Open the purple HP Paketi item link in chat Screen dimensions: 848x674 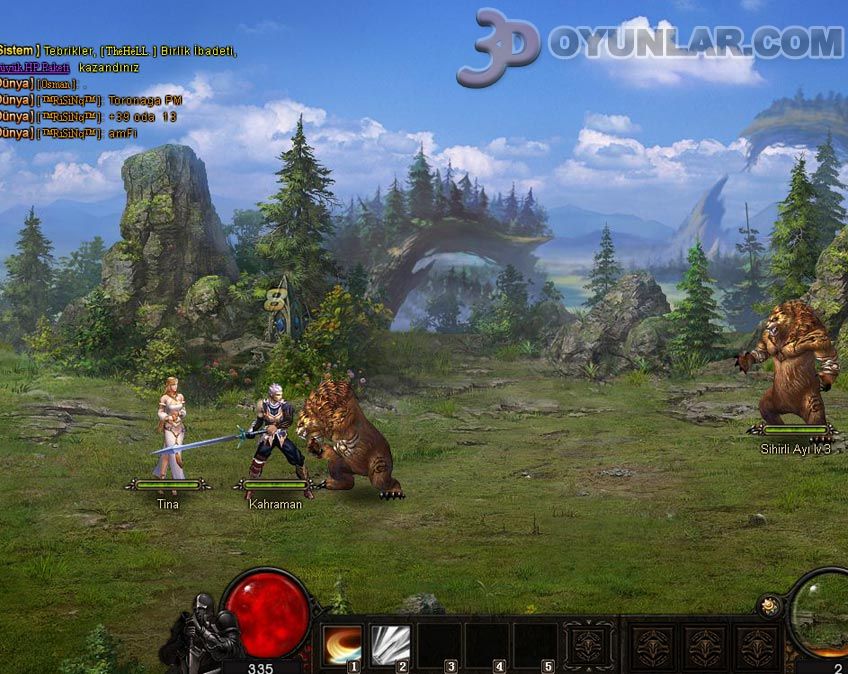point(34,67)
